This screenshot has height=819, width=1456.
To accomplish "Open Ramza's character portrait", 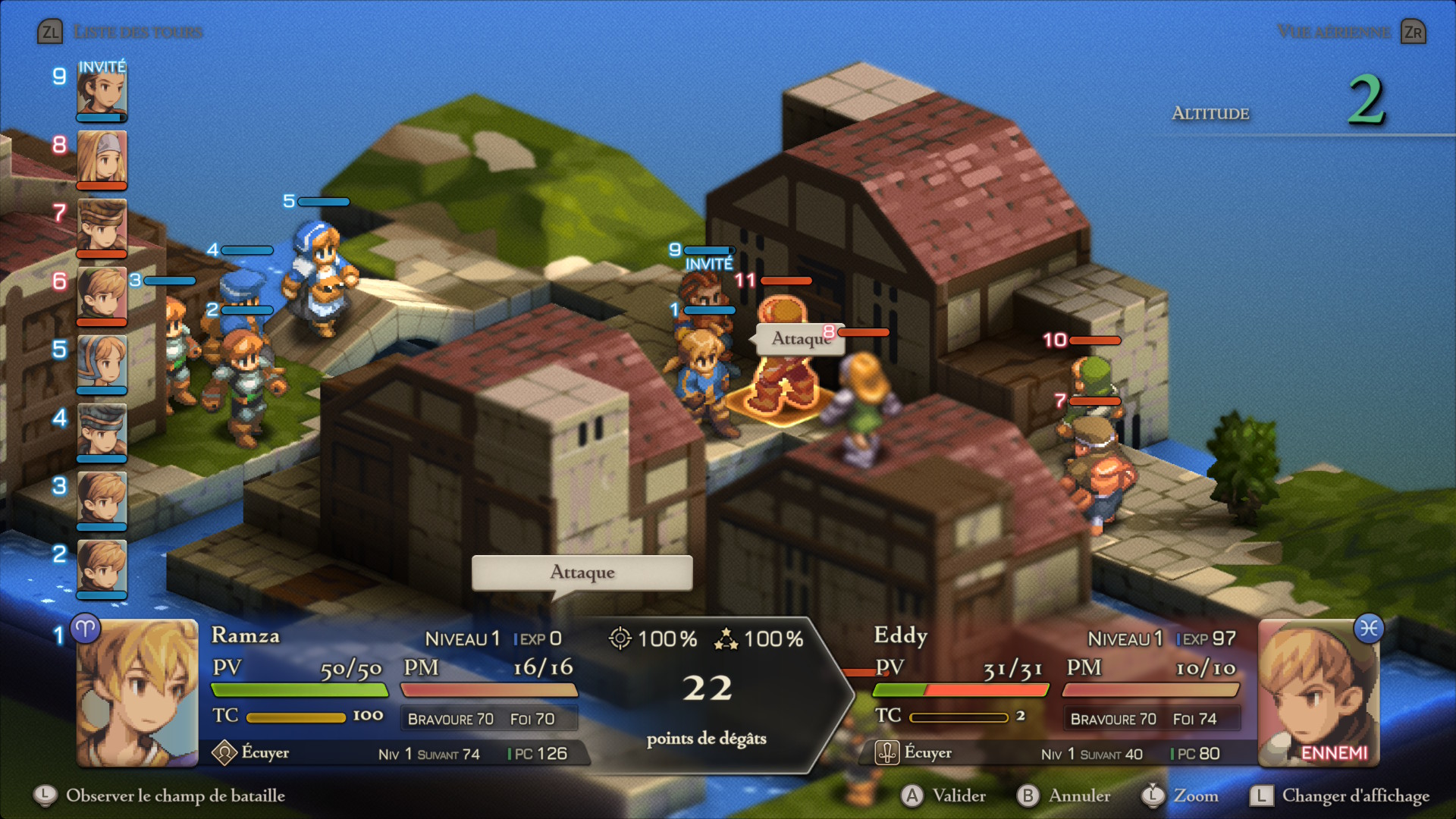I will [137, 692].
